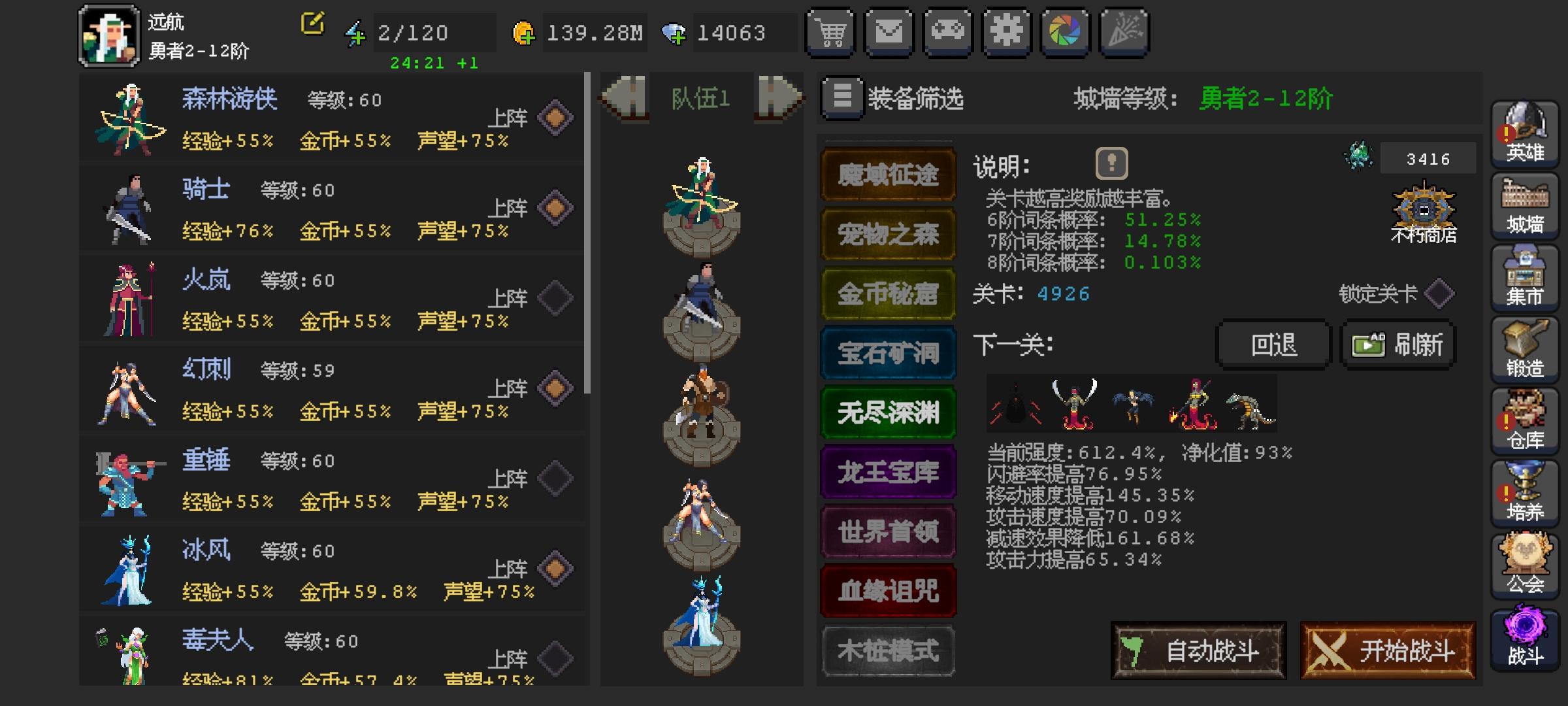Select the 龙王宝库 dragon treasury mode

click(887, 472)
